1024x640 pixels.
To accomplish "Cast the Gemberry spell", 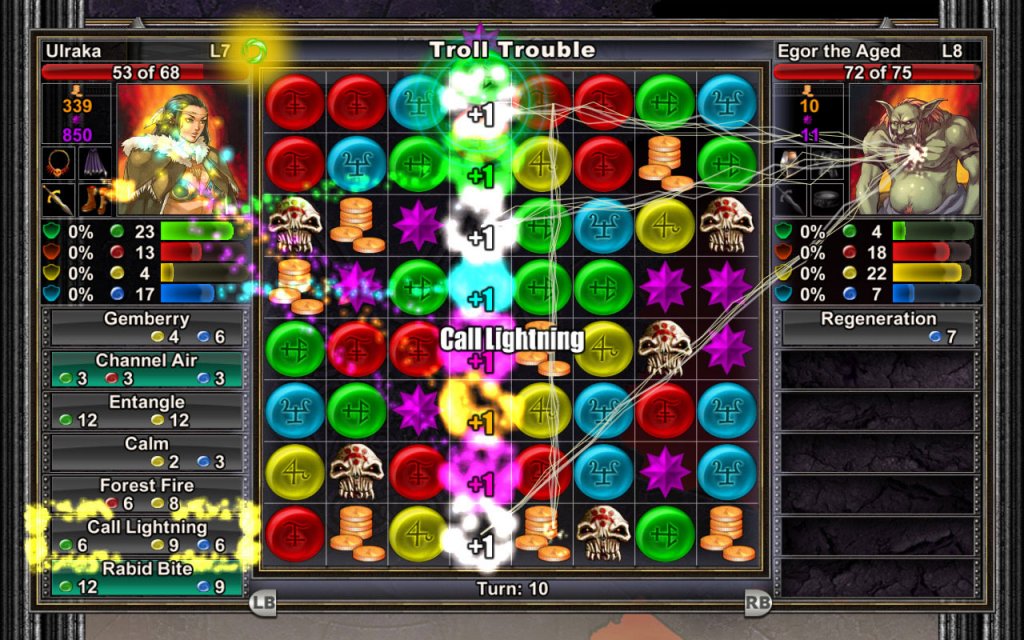I will pyautogui.click(x=147, y=328).
